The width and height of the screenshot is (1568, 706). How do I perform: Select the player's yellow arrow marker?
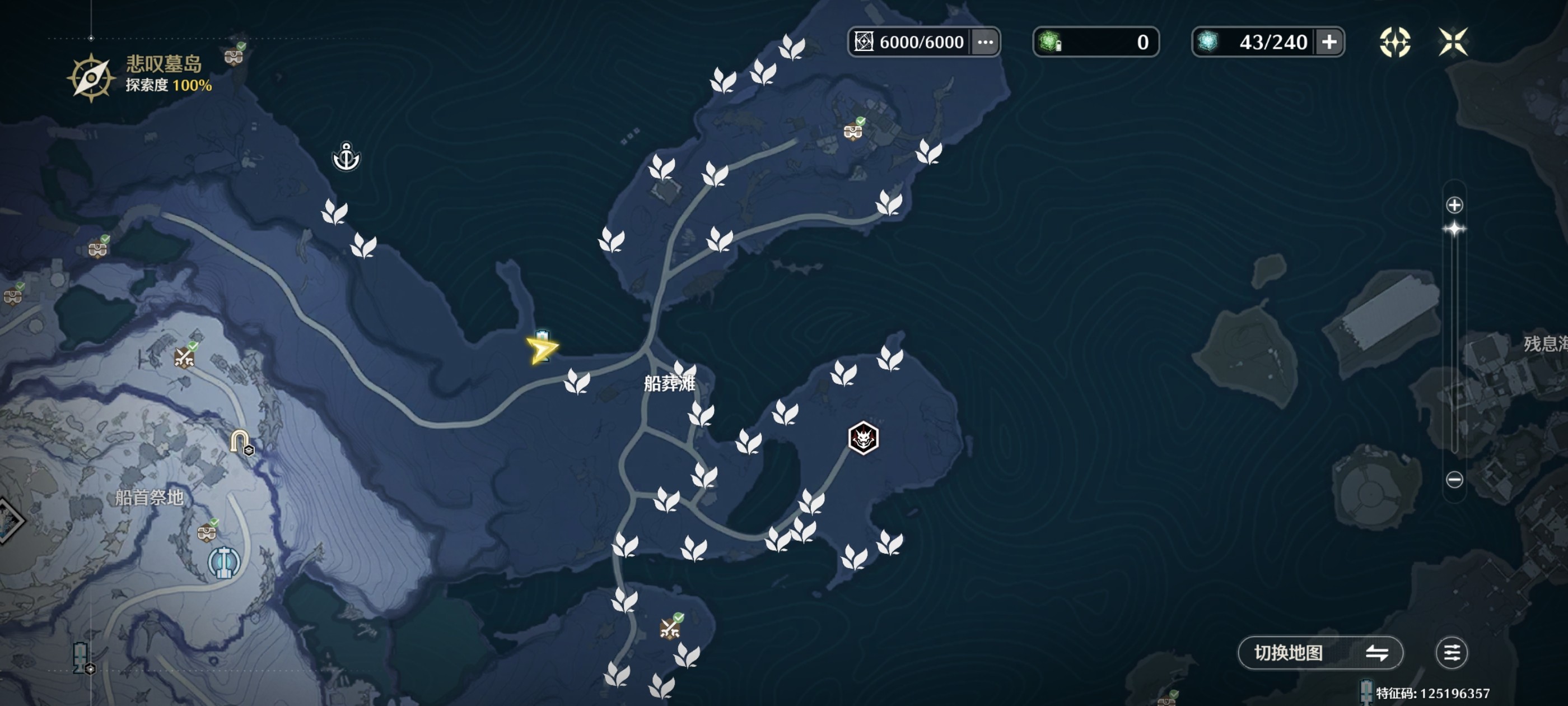540,350
